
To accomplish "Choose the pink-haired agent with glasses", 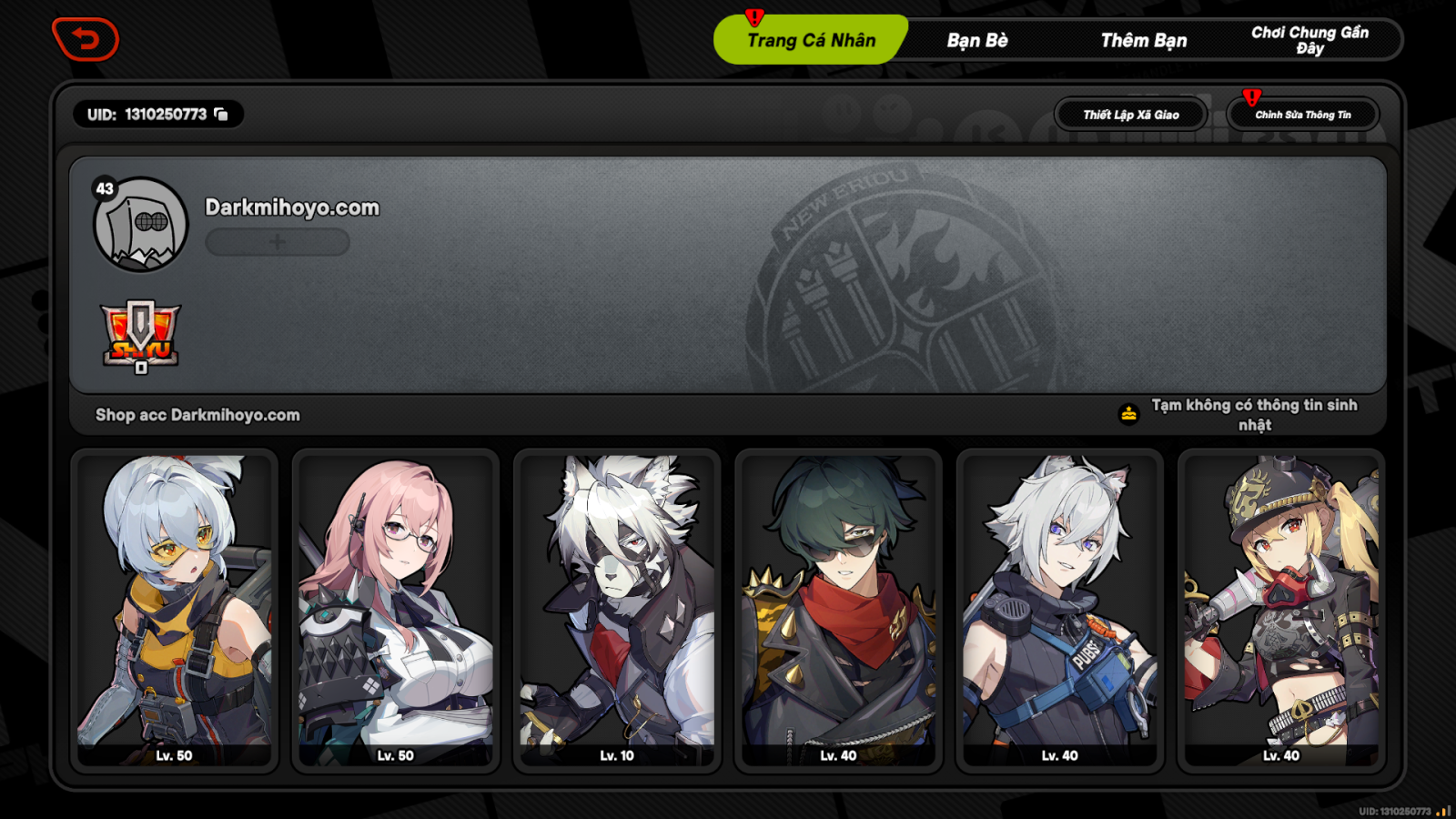I will point(396,610).
